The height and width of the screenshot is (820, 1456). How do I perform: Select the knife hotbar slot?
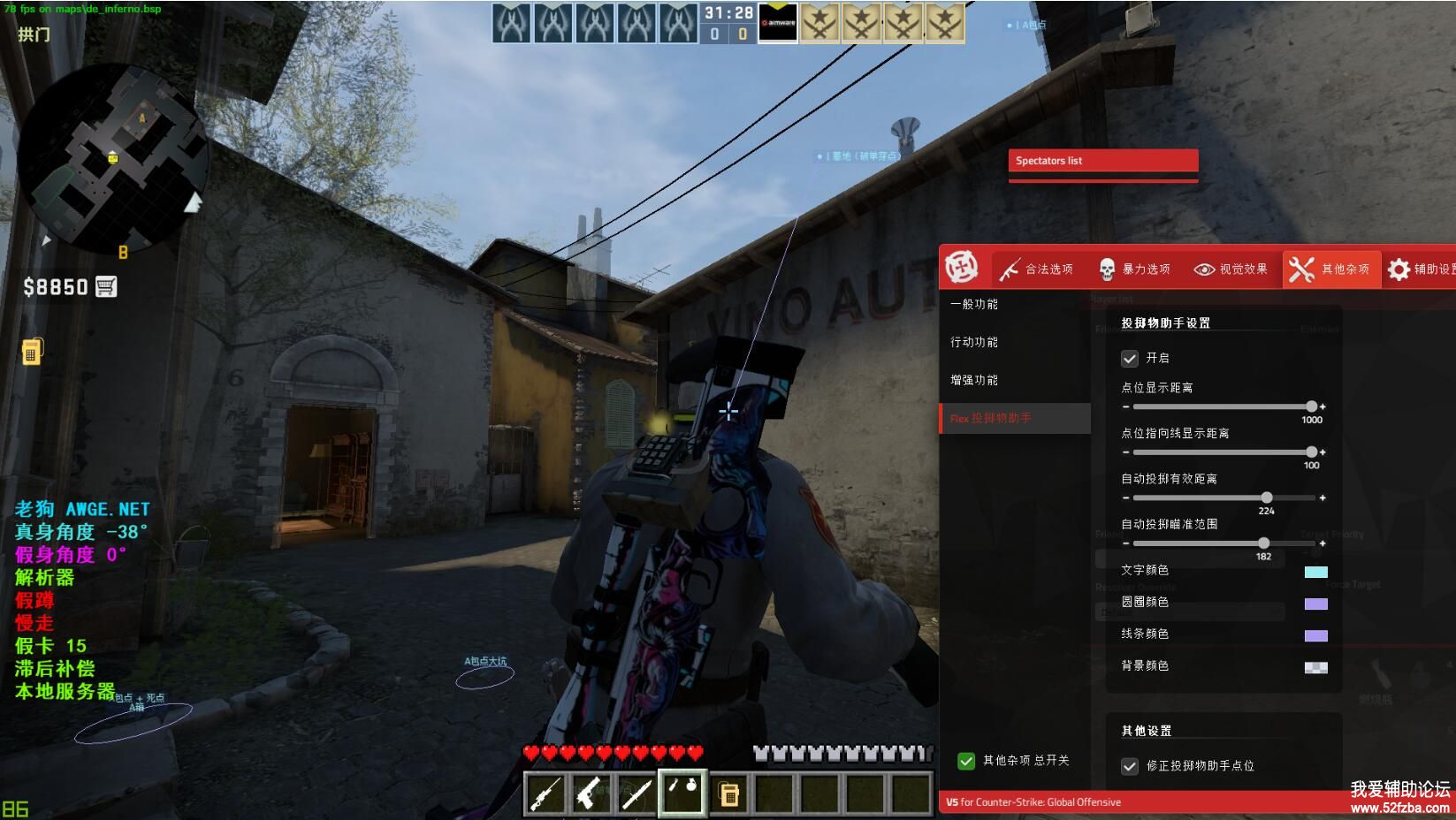(637, 793)
